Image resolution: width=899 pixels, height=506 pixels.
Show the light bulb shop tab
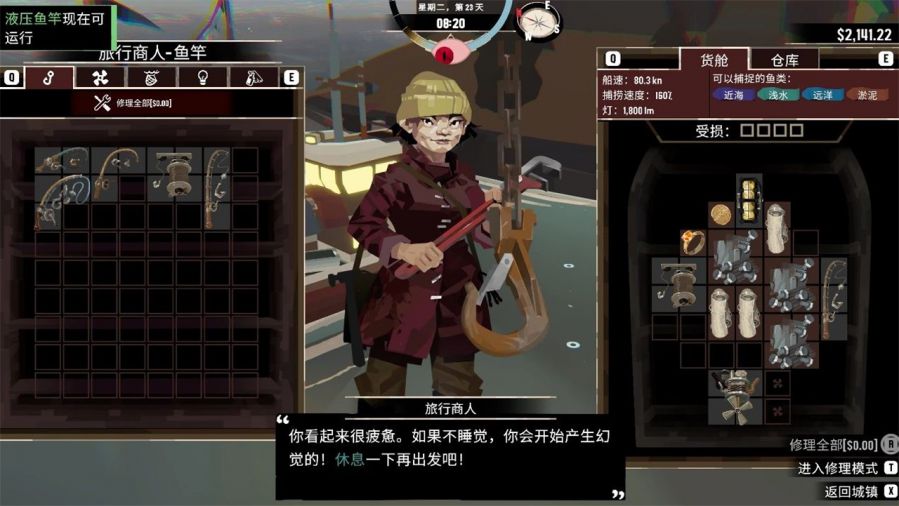click(202, 77)
